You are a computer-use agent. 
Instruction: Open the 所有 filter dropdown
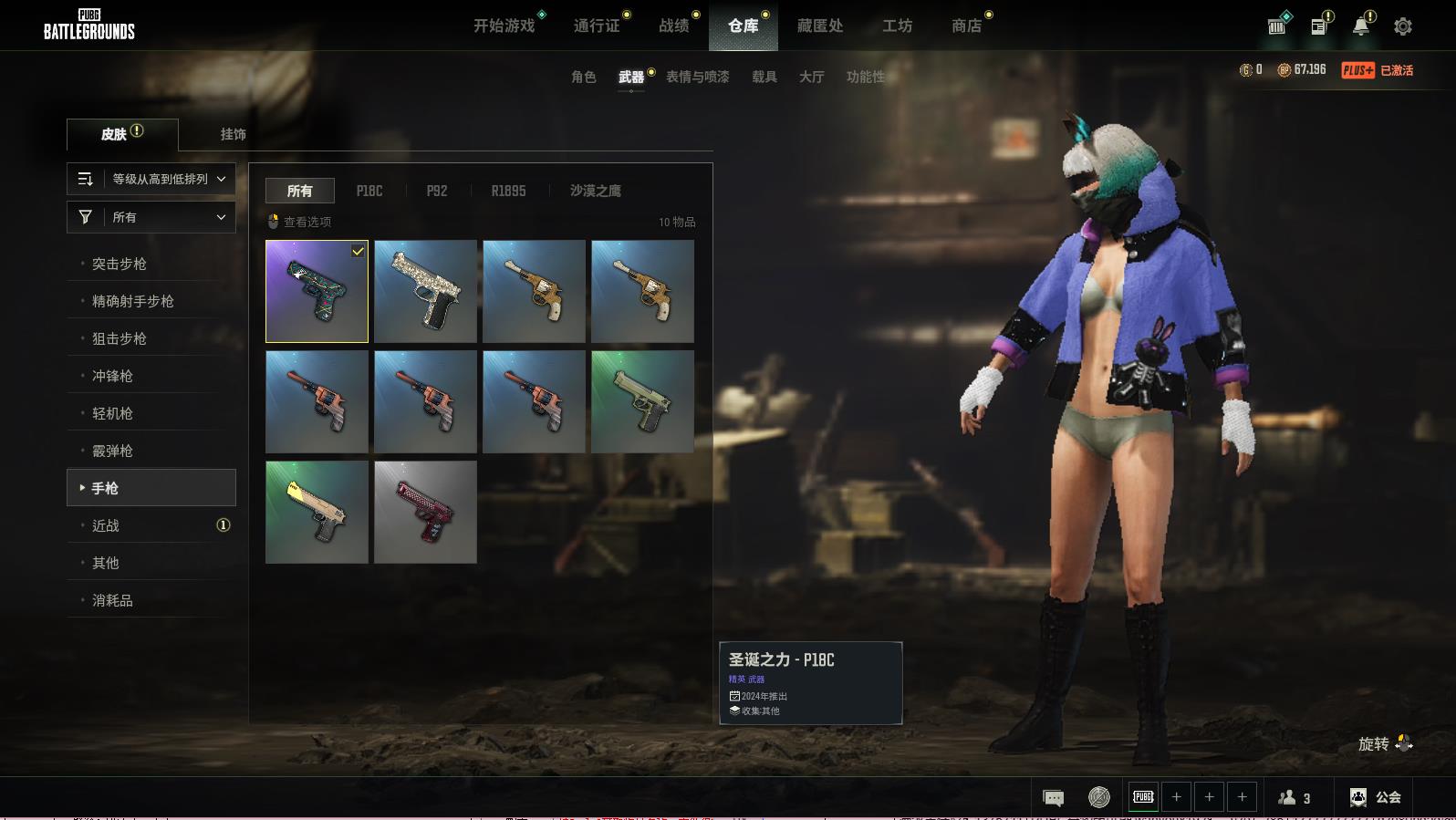[151, 217]
